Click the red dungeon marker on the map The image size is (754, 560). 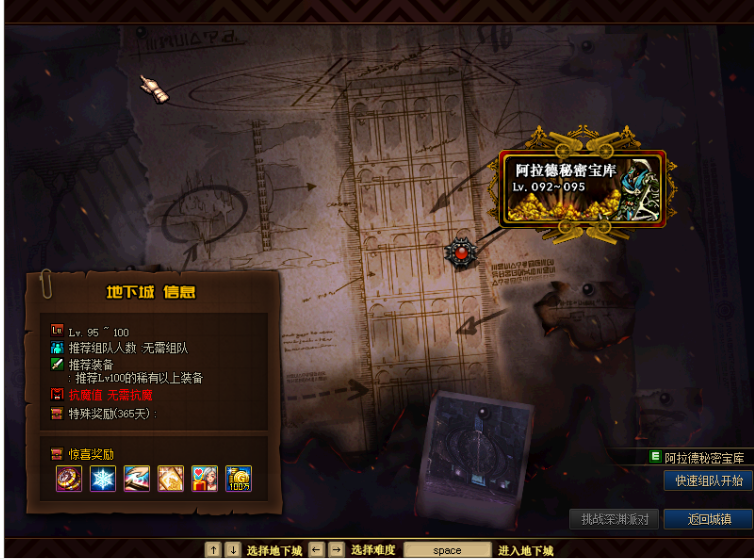[x=461, y=253]
